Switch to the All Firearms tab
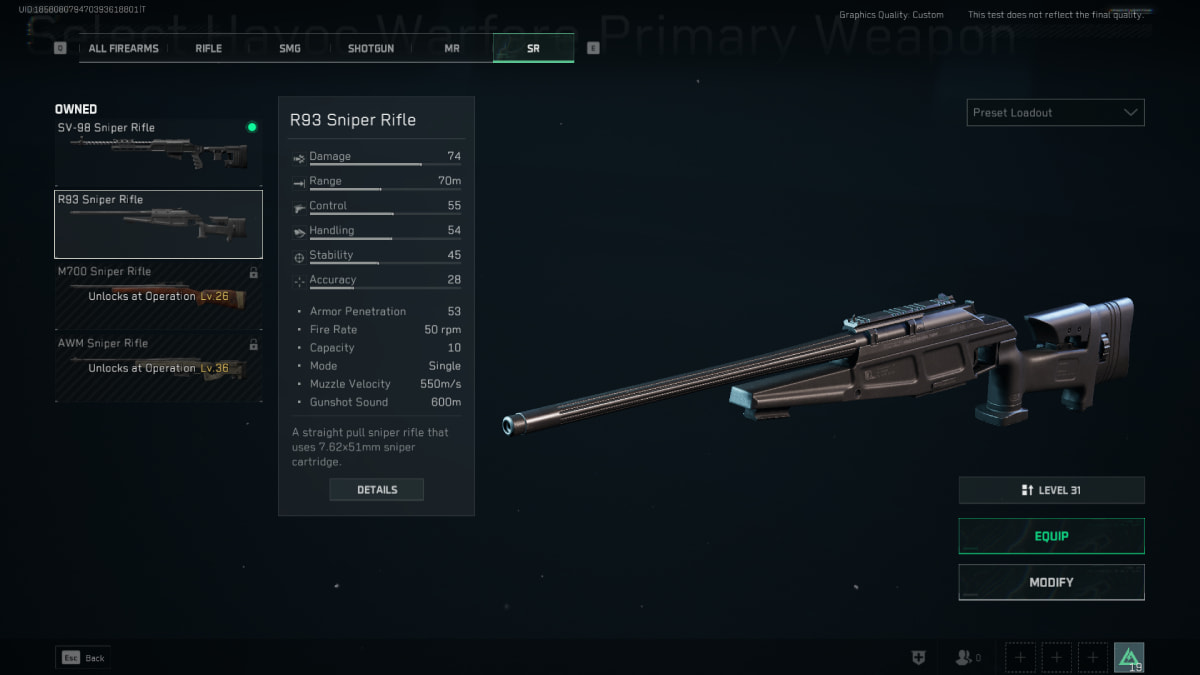1200x675 pixels. [125, 48]
